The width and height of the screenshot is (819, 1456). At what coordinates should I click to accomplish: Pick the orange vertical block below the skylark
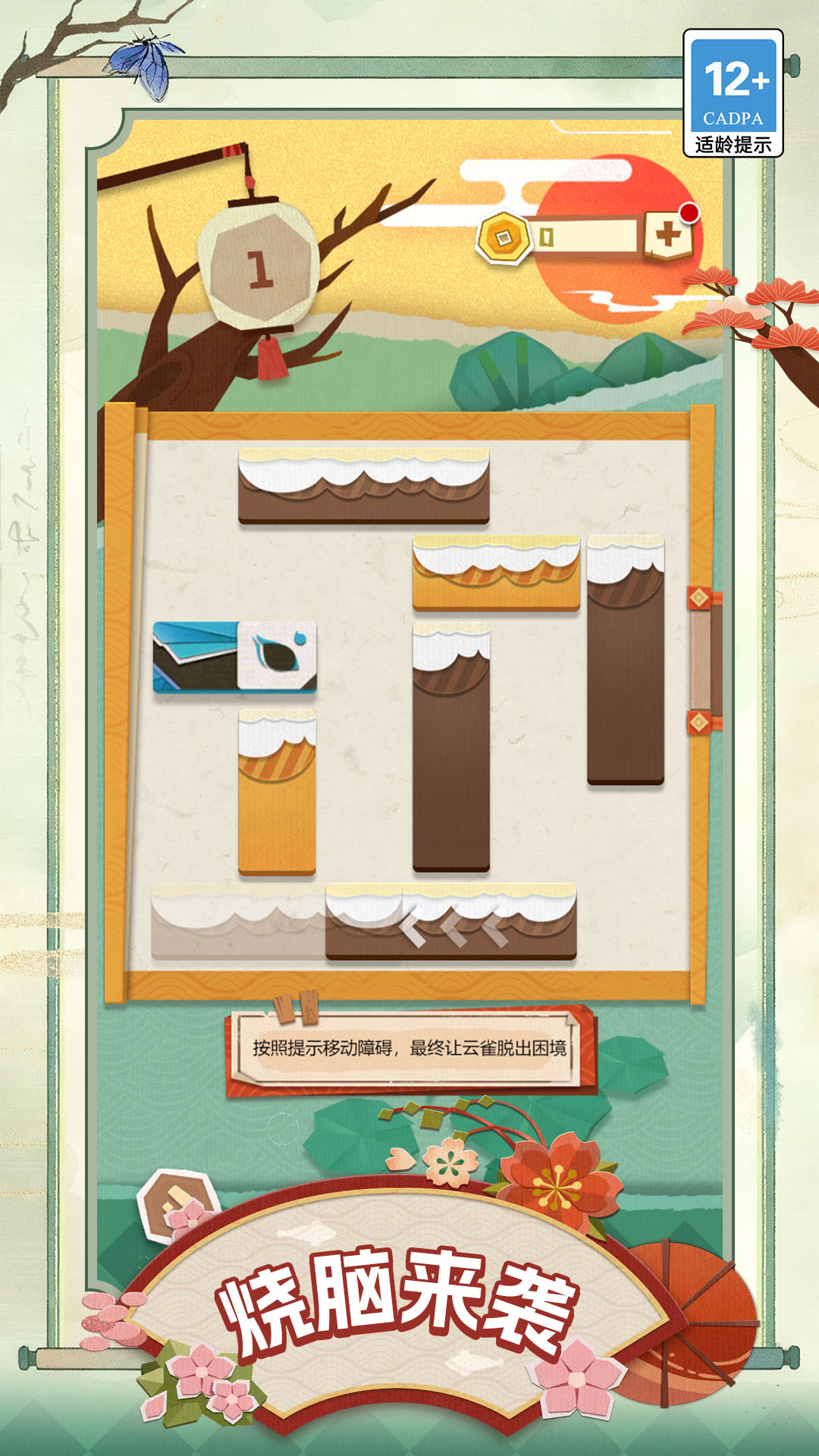277,792
